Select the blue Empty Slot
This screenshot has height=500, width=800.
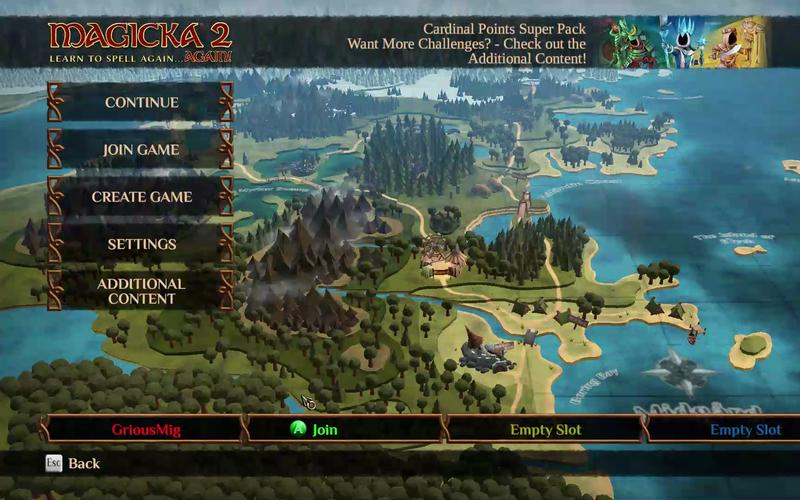[x=745, y=430]
